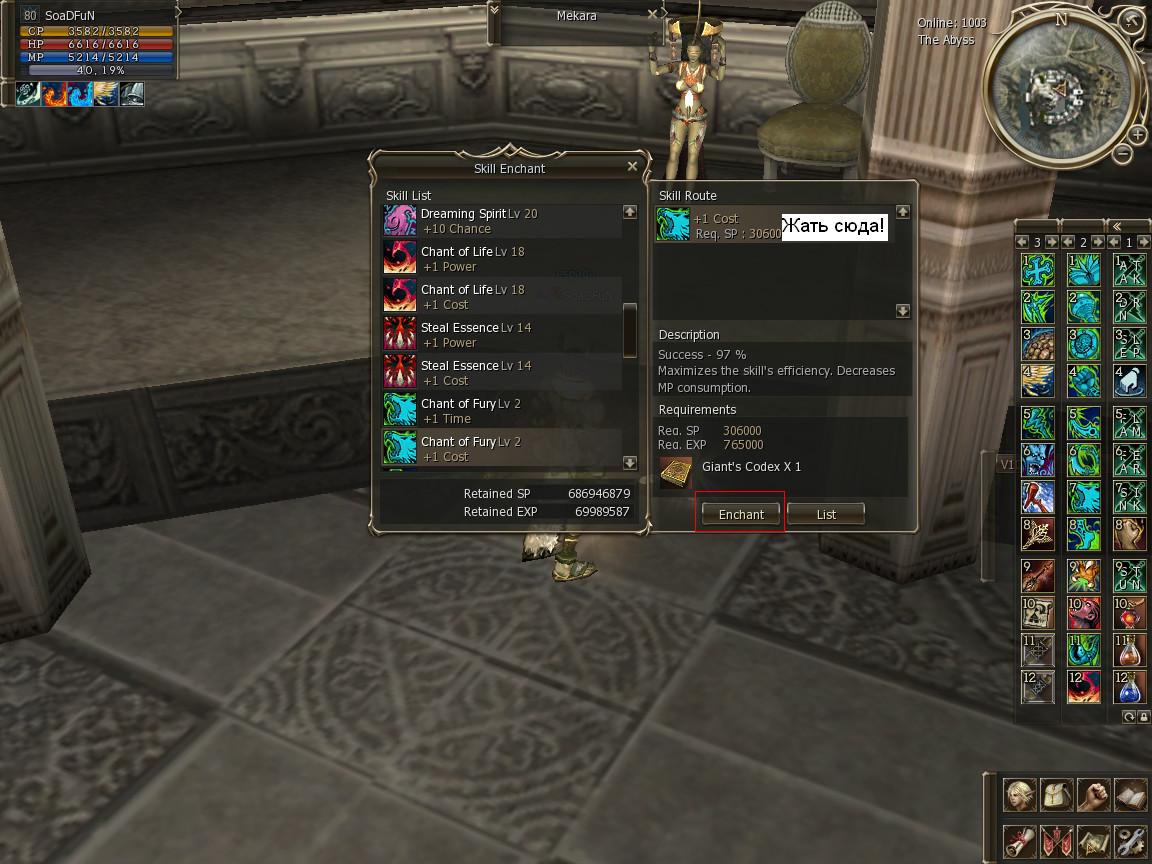
Task: Go back with the List button
Action: (x=825, y=514)
